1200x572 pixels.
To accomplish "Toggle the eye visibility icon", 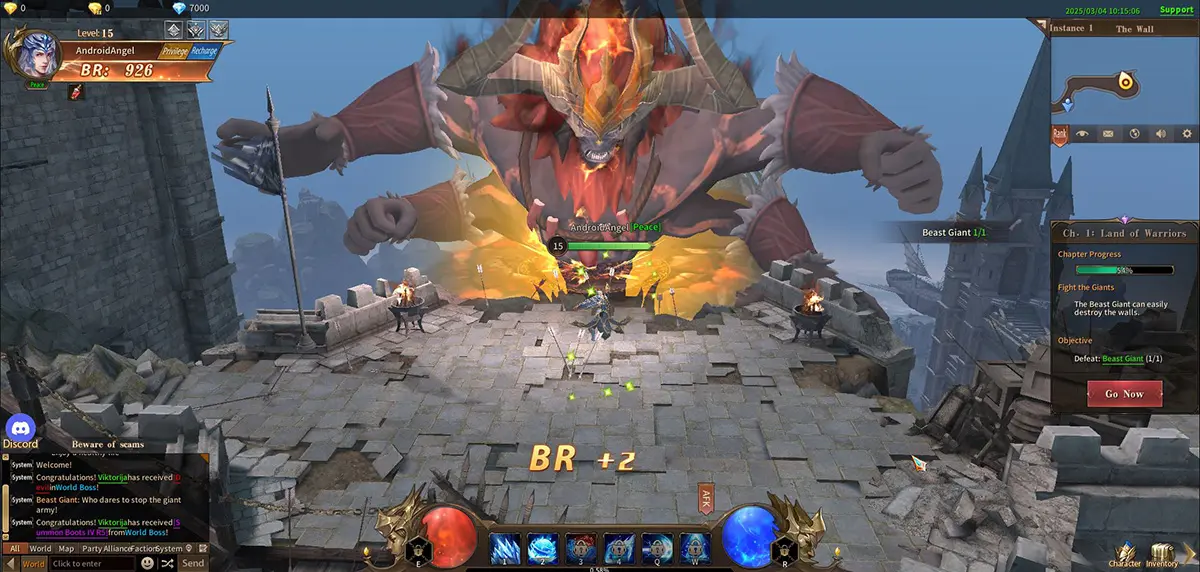I will (1083, 134).
